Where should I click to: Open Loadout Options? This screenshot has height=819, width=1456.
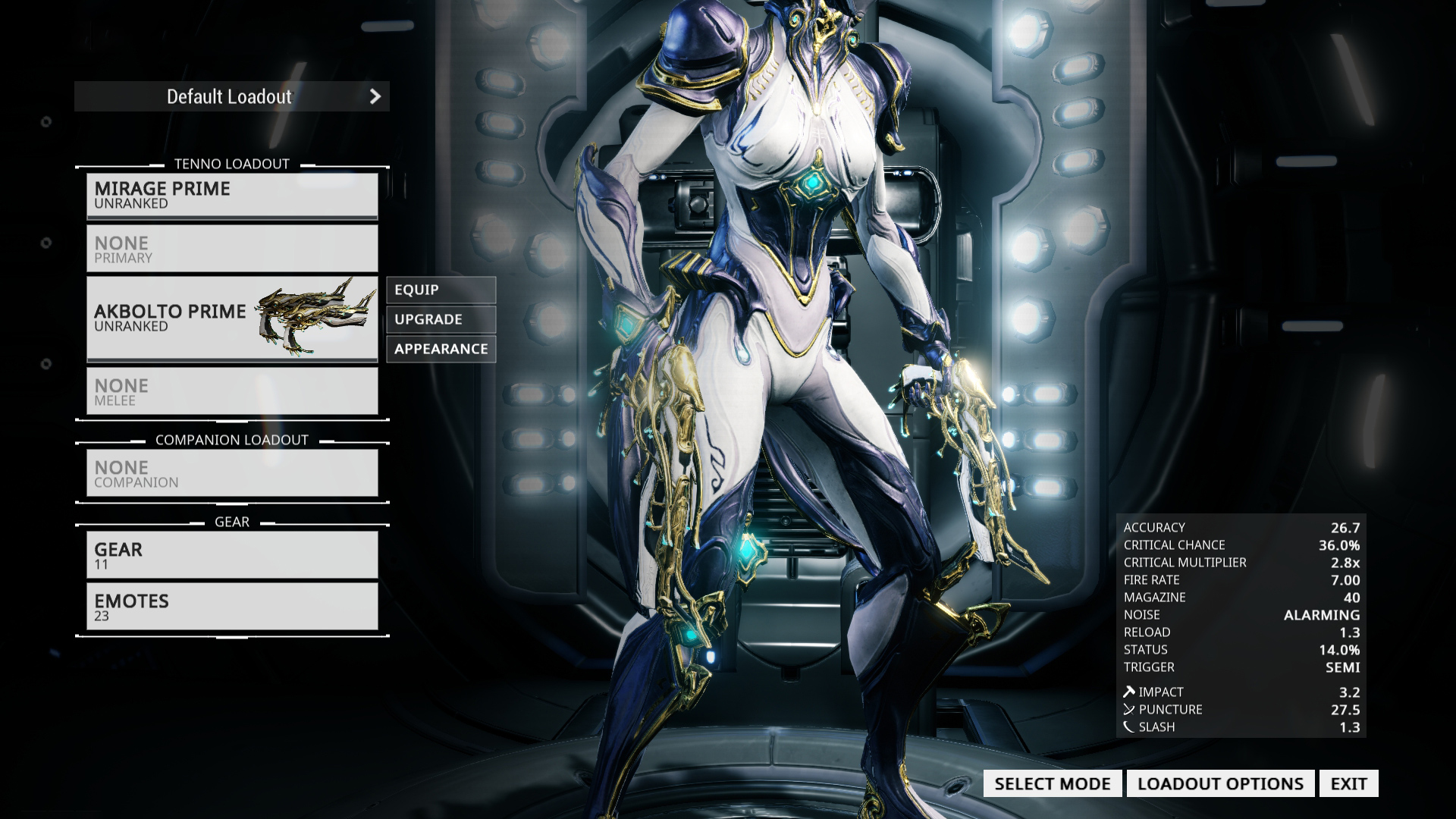click(x=1220, y=783)
